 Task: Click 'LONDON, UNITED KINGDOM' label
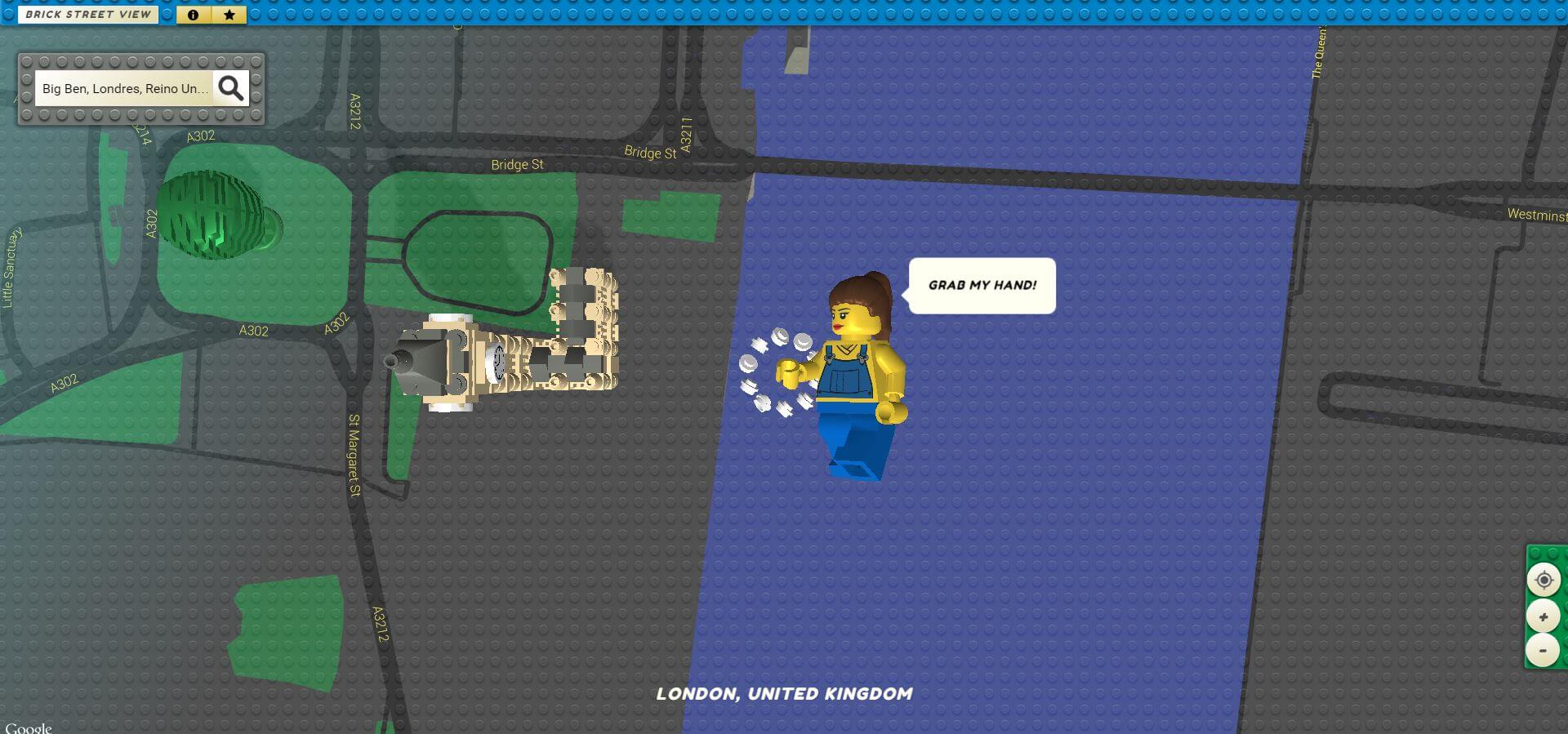click(x=784, y=694)
